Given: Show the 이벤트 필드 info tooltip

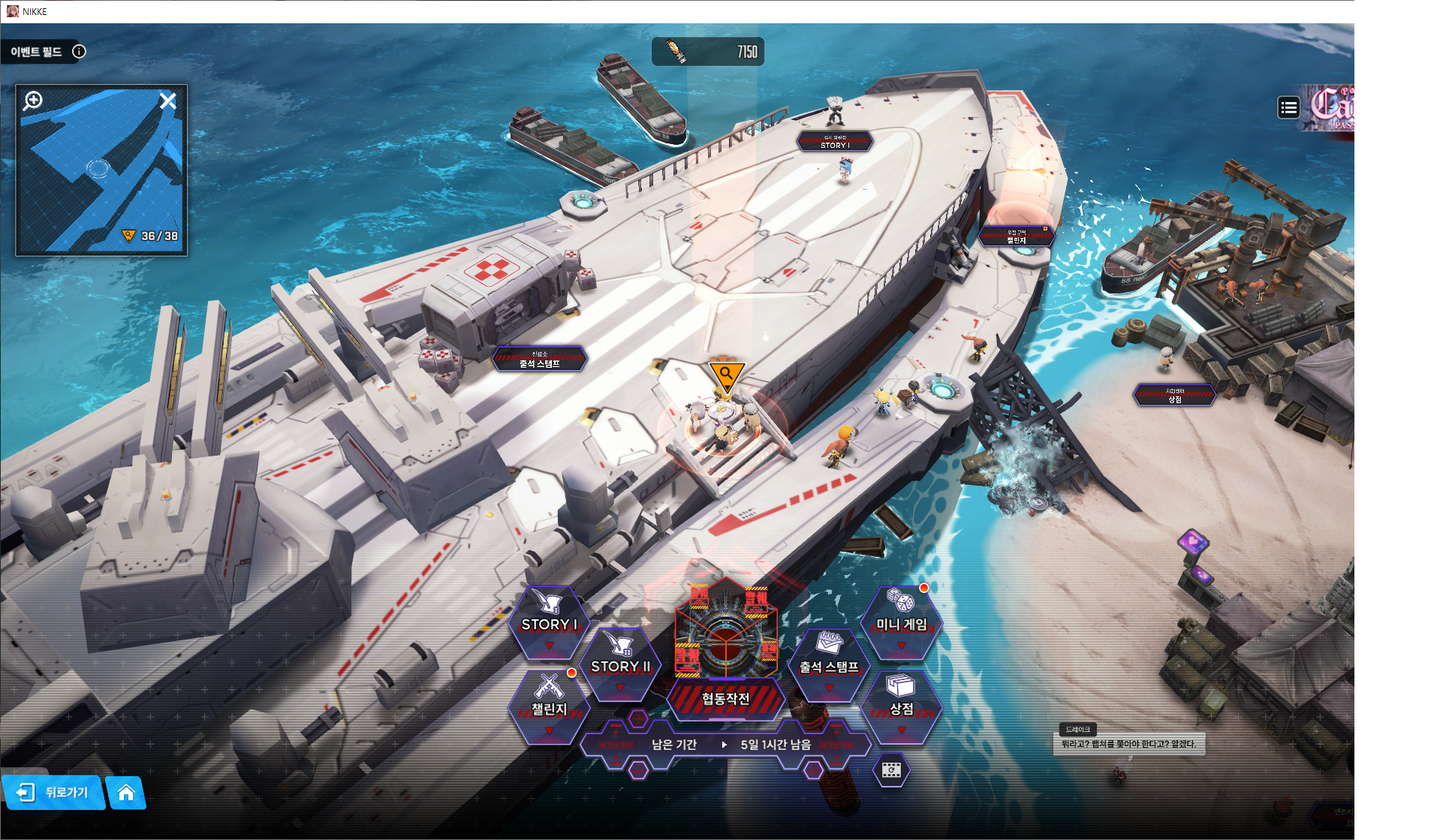Looking at the screenshot, I should (x=79, y=51).
